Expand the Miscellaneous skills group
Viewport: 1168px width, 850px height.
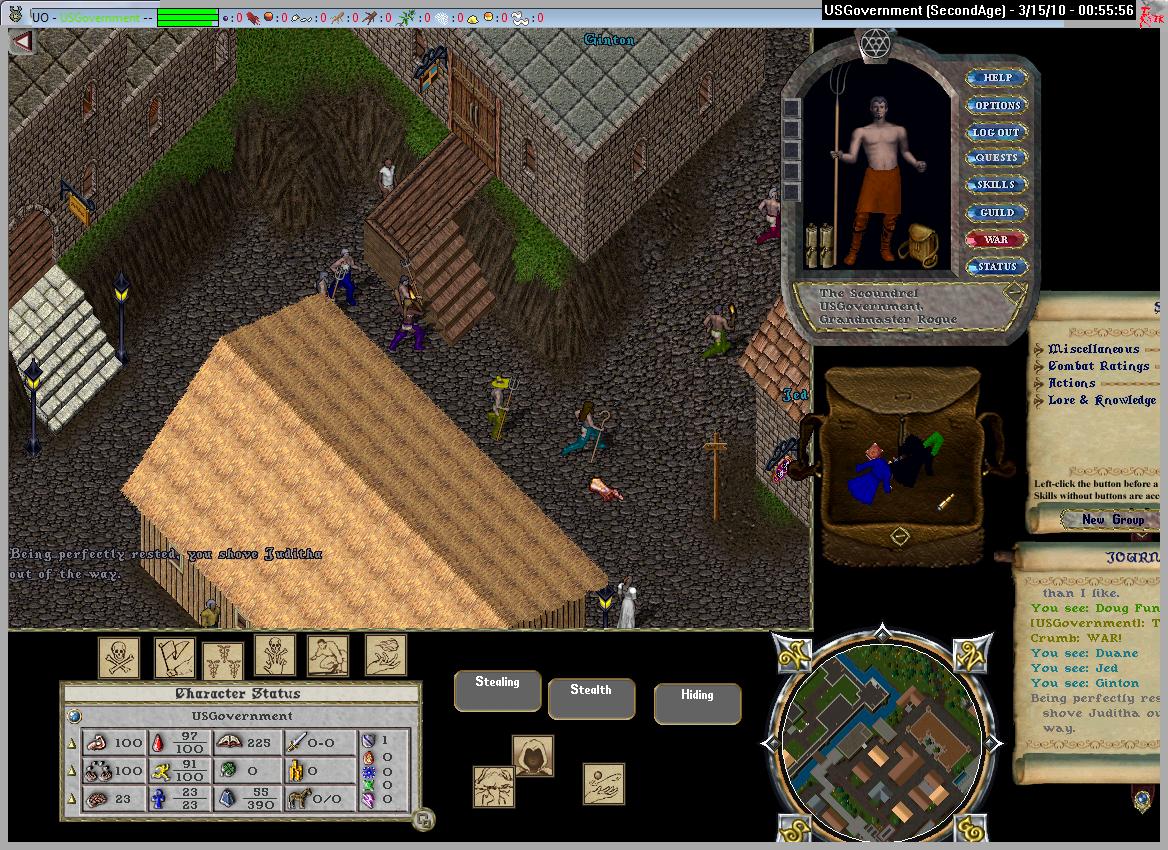point(1094,349)
